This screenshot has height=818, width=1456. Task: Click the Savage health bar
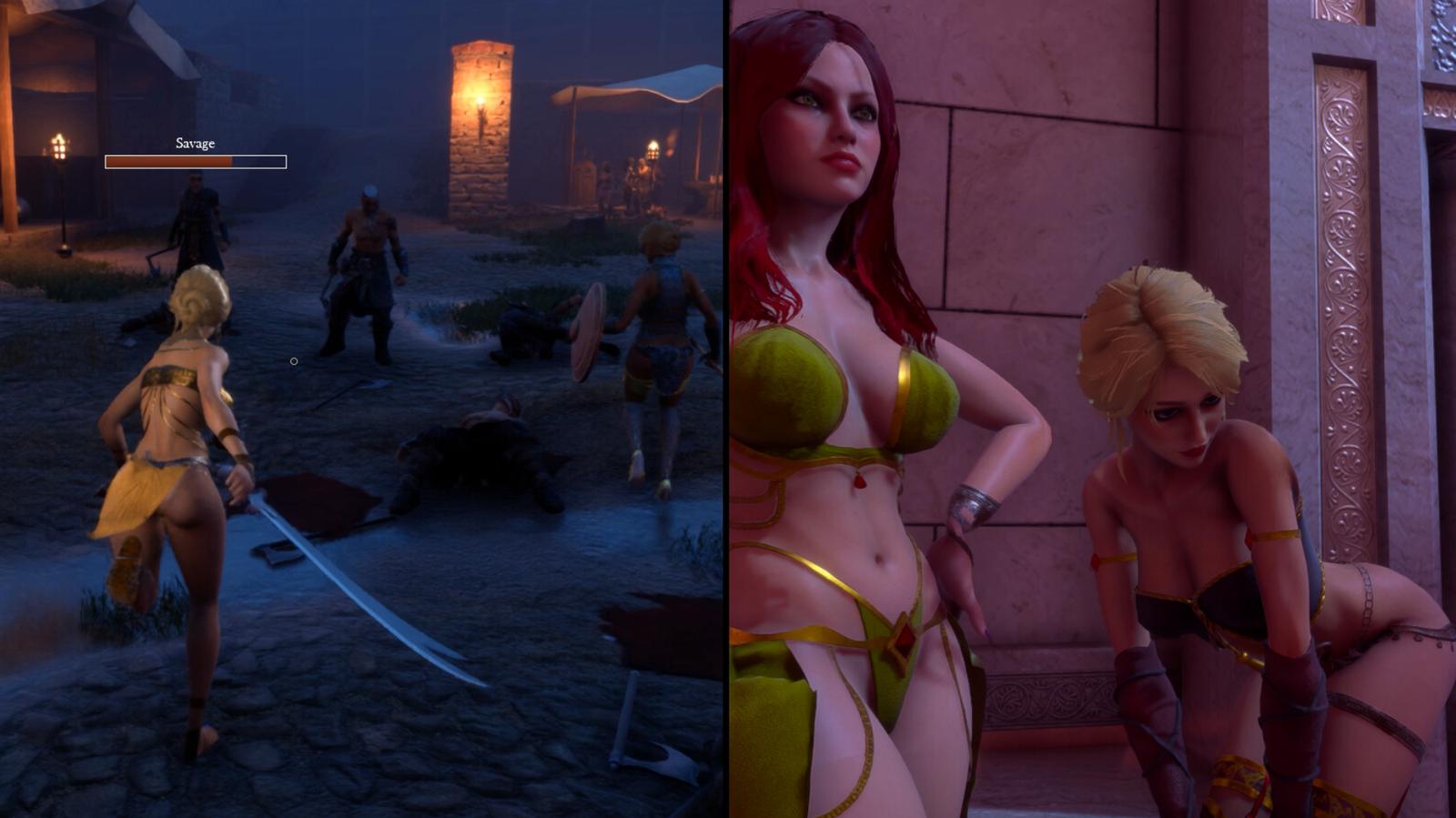click(x=197, y=161)
